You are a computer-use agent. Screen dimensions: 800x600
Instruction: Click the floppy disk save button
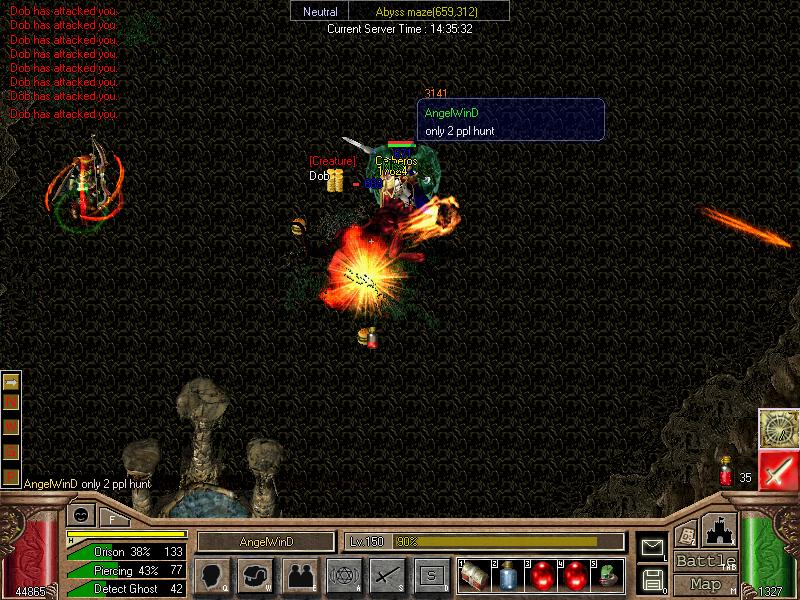click(x=652, y=578)
